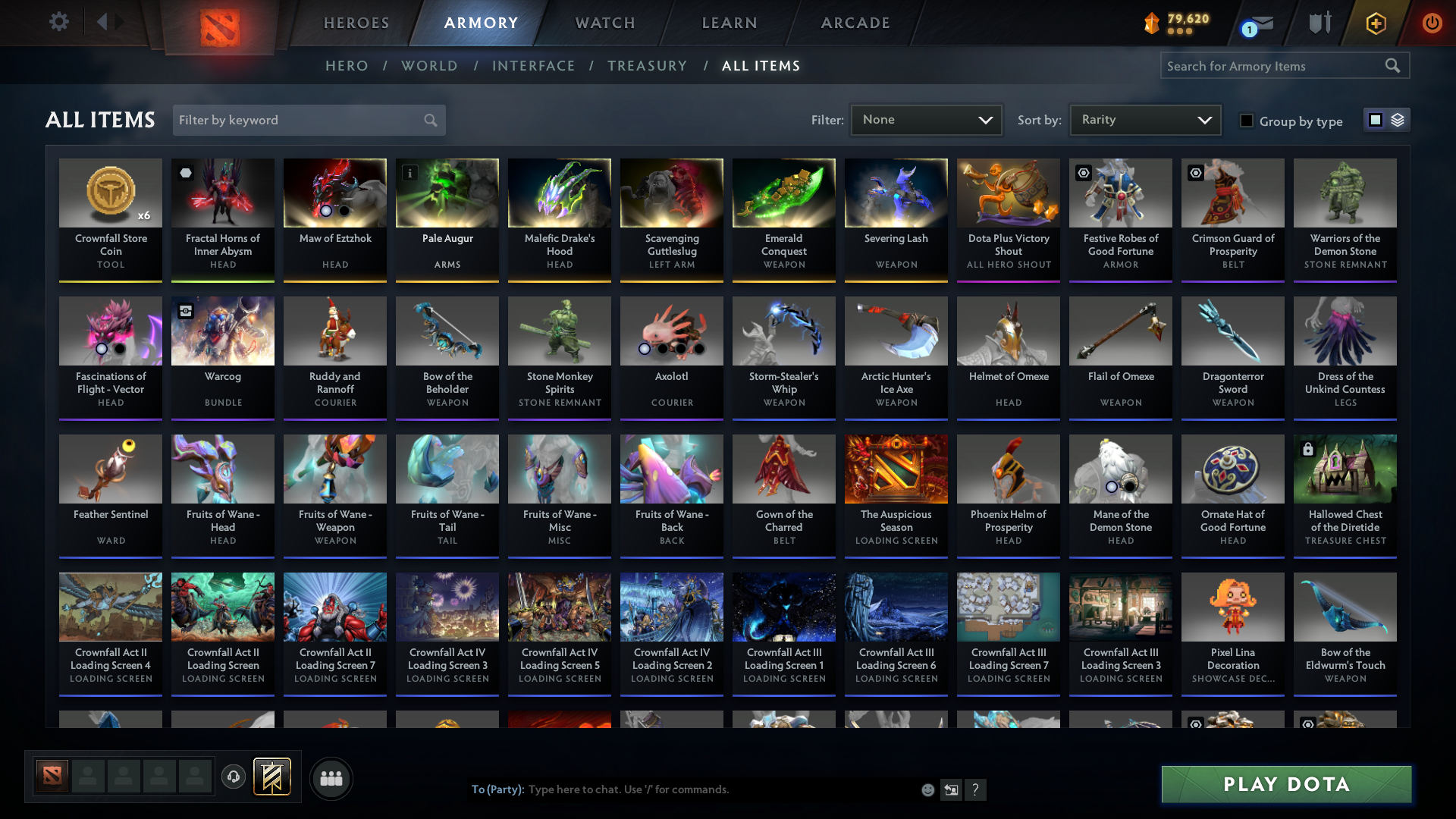Viewport: 1456px width, 819px height.
Task: Enable the Group by type checkbox
Action: point(1247,121)
